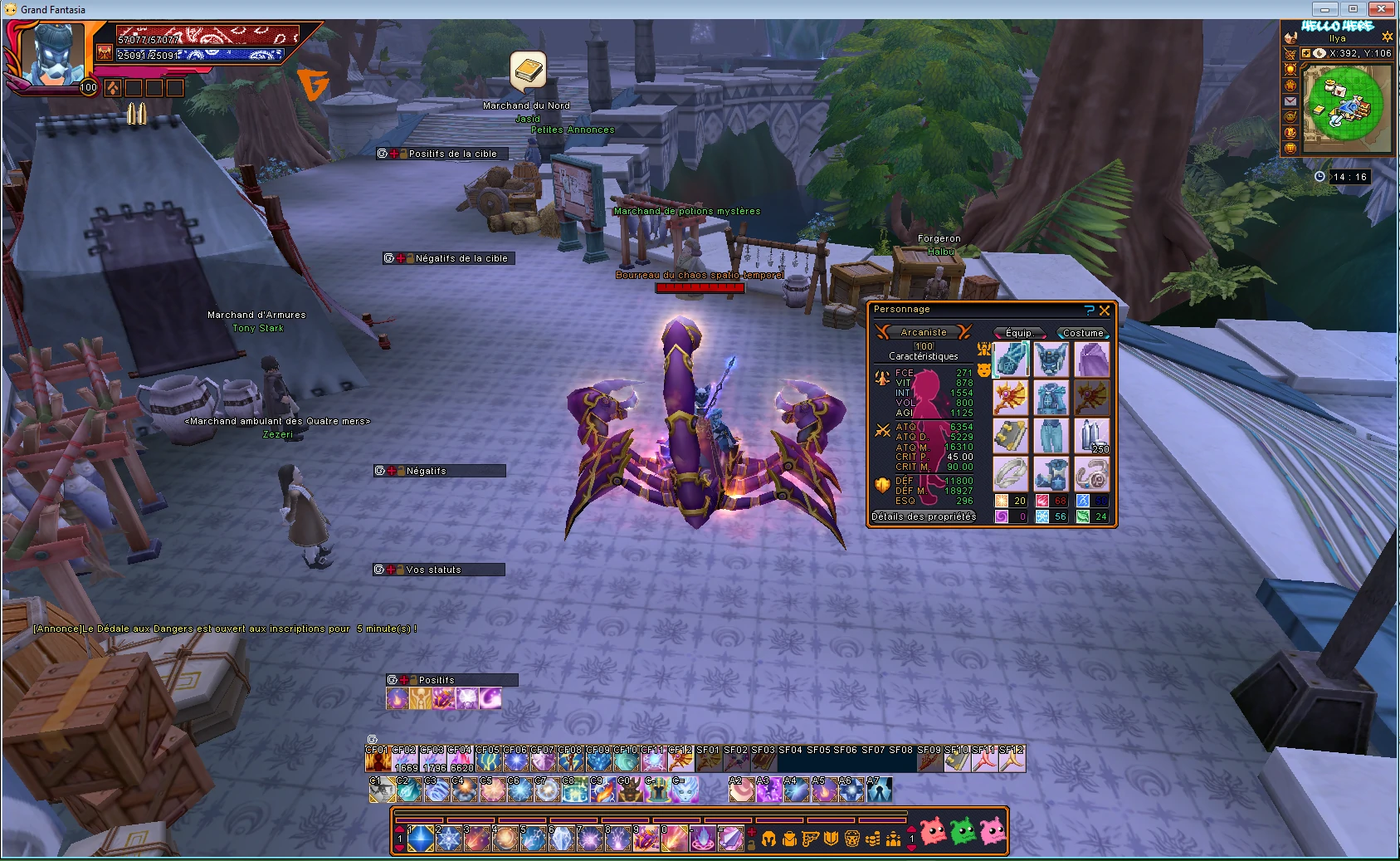Expand Détails des propriétés panel

923,516
